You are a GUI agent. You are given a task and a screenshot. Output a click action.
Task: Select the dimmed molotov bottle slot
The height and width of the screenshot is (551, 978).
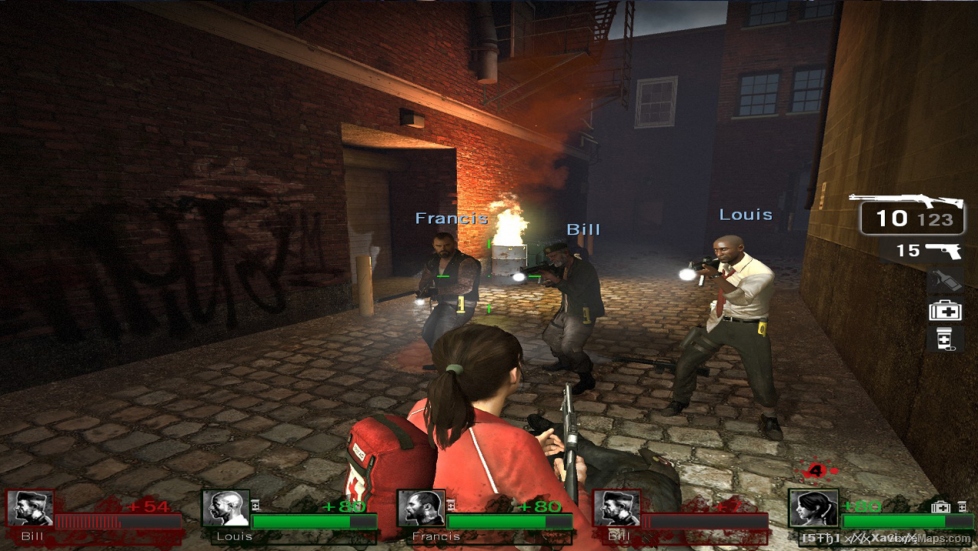(945, 281)
